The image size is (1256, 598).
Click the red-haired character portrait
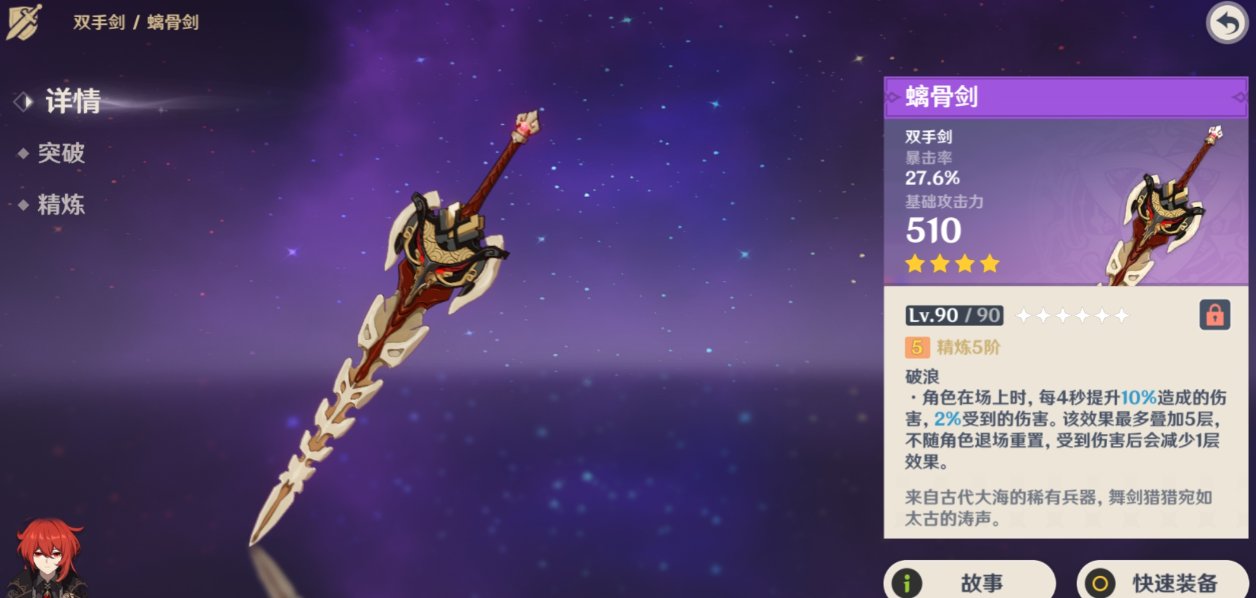pos(50,558)
